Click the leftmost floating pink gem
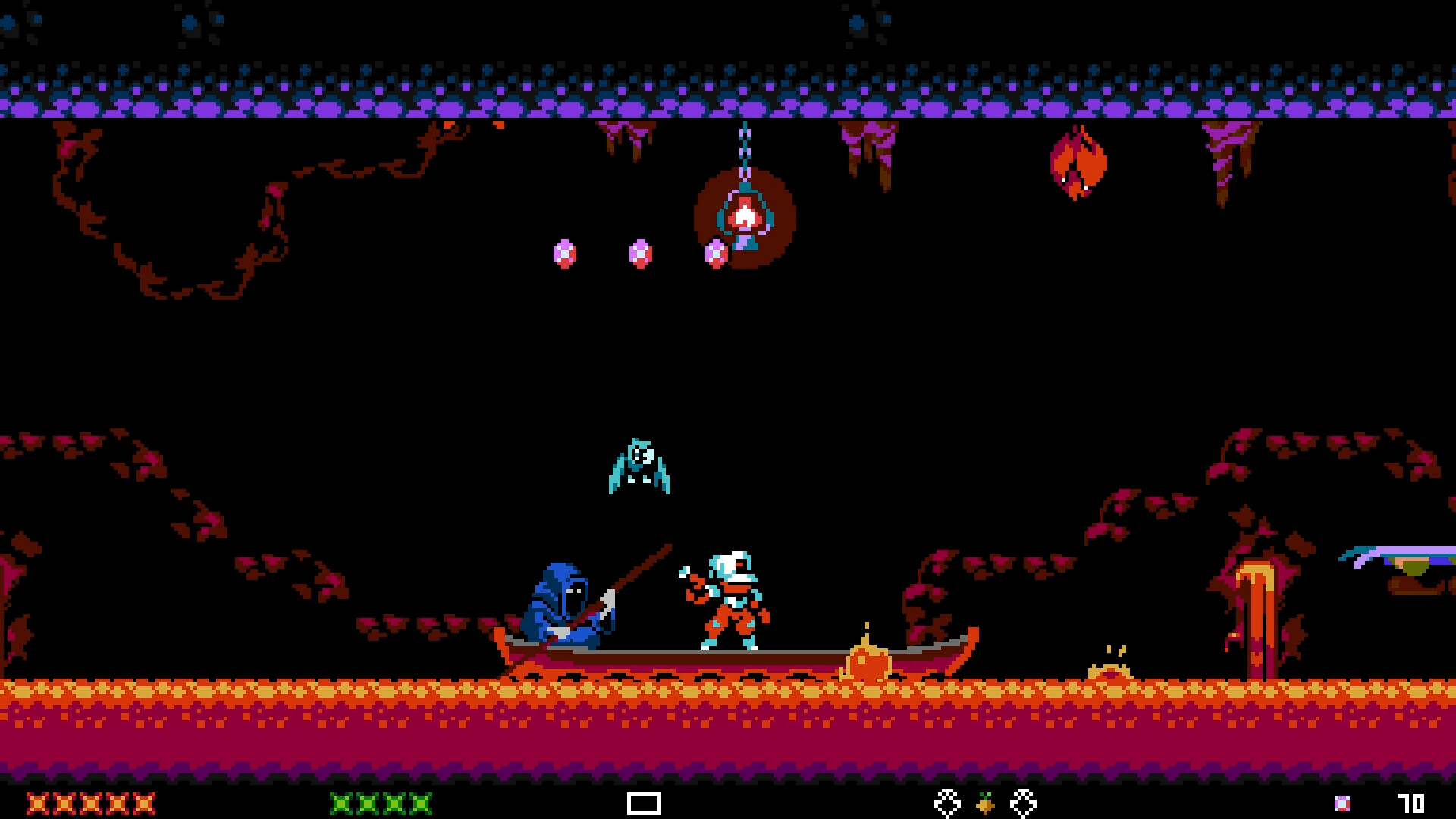This screenshot has height=819, width=1456. (x=564, y=253)
